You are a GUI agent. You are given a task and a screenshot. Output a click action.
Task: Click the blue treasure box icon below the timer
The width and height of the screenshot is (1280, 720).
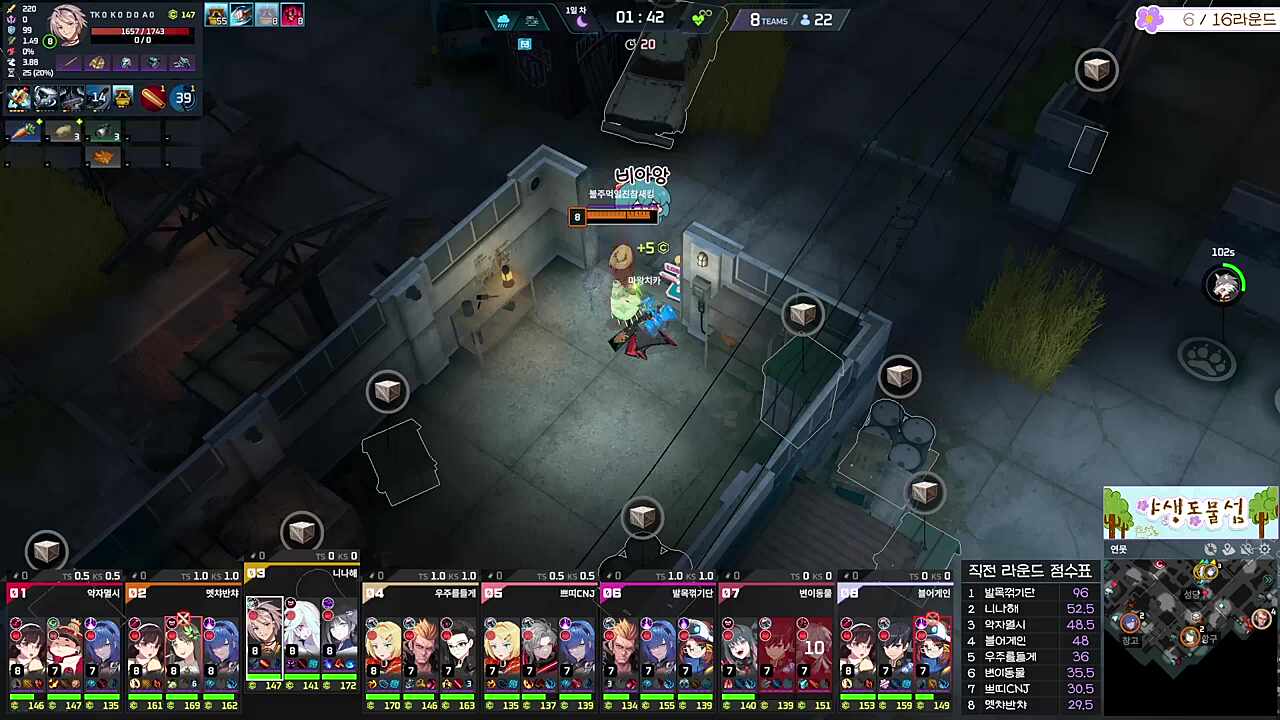pyautogui.click(x=524, y=43)
